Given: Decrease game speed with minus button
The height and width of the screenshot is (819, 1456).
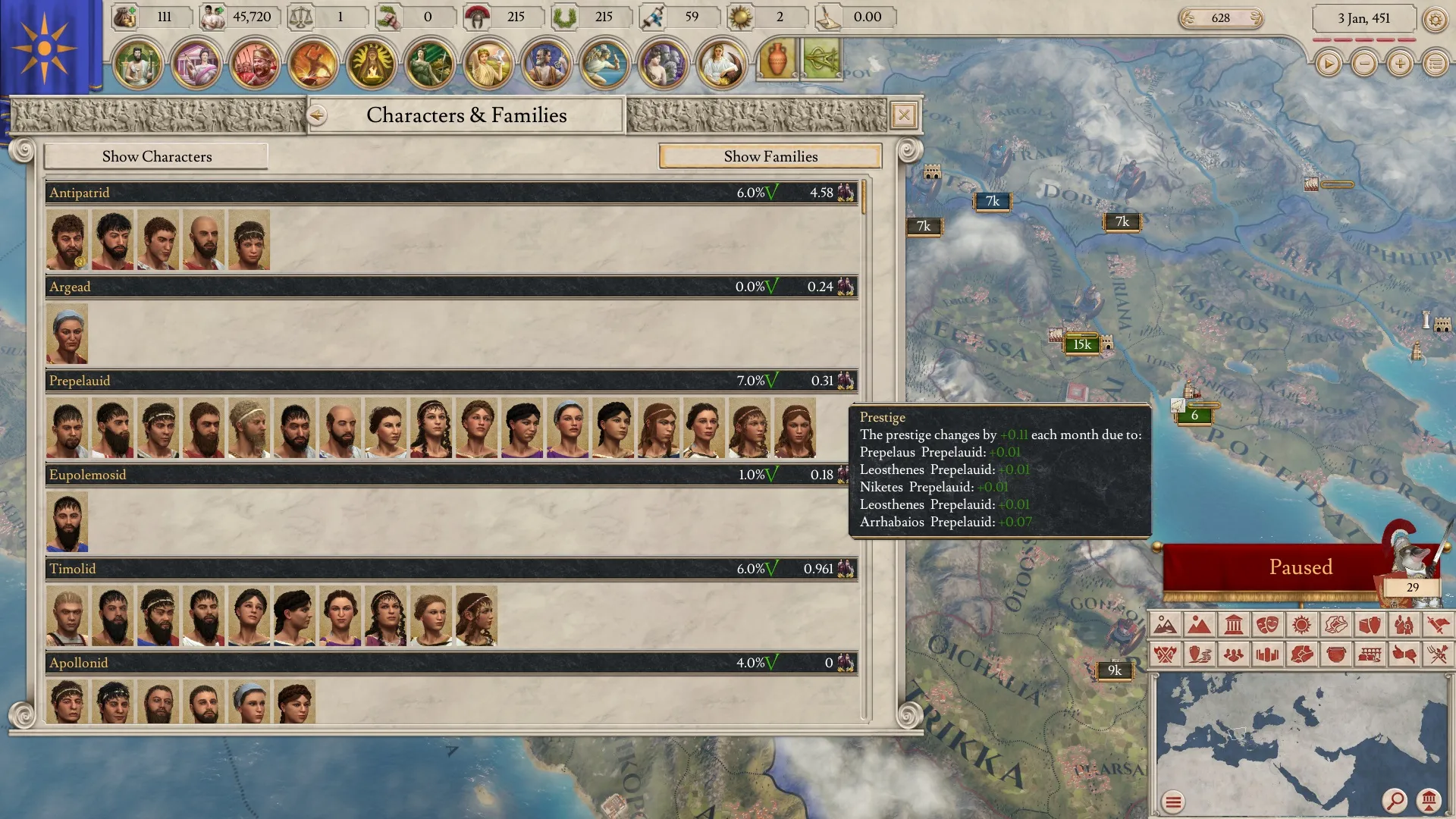Looking at the screenshot, I should click(1364, 64).
